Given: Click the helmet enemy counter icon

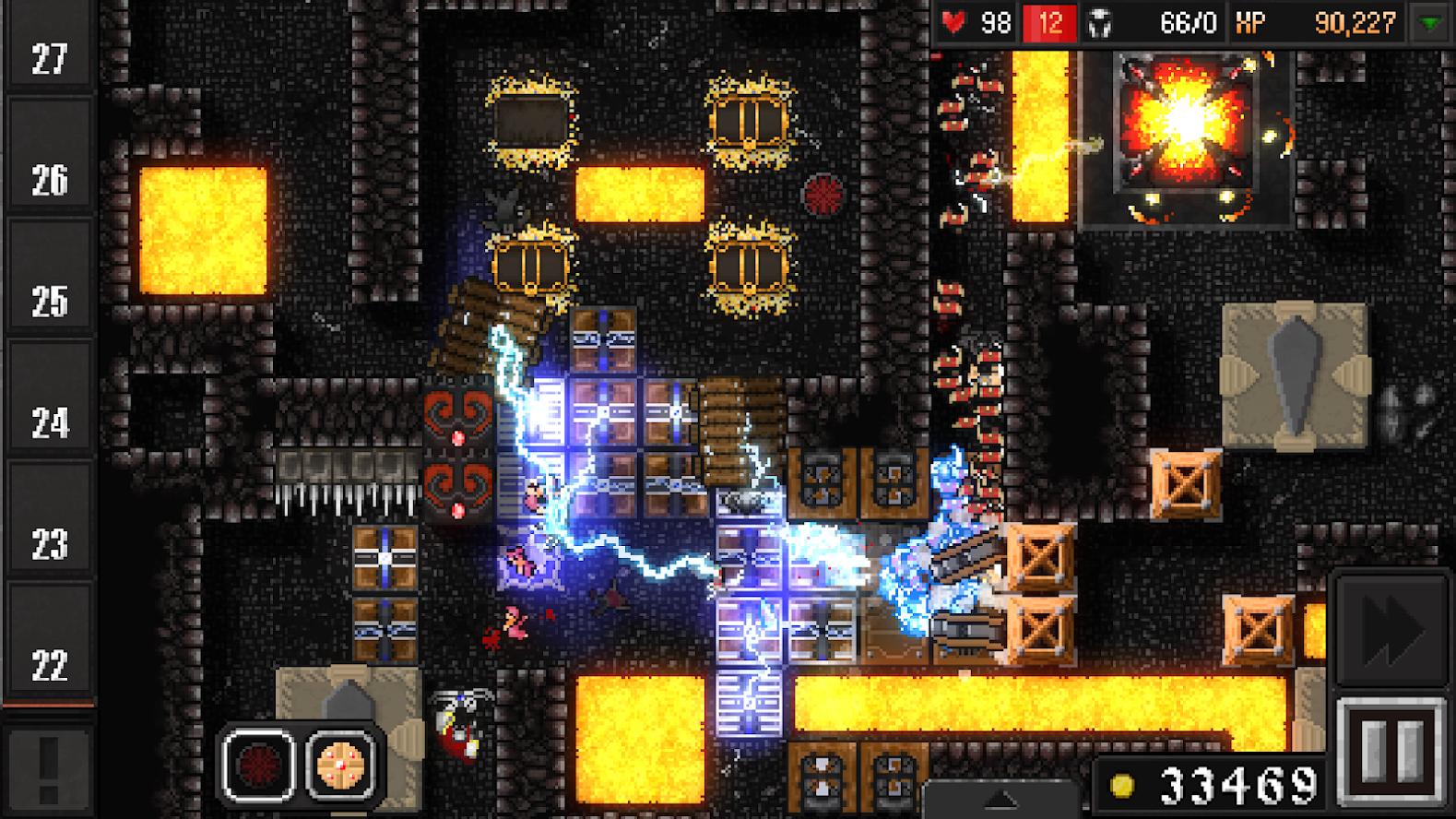Looking at the screenshot, I should (1099, 21).
